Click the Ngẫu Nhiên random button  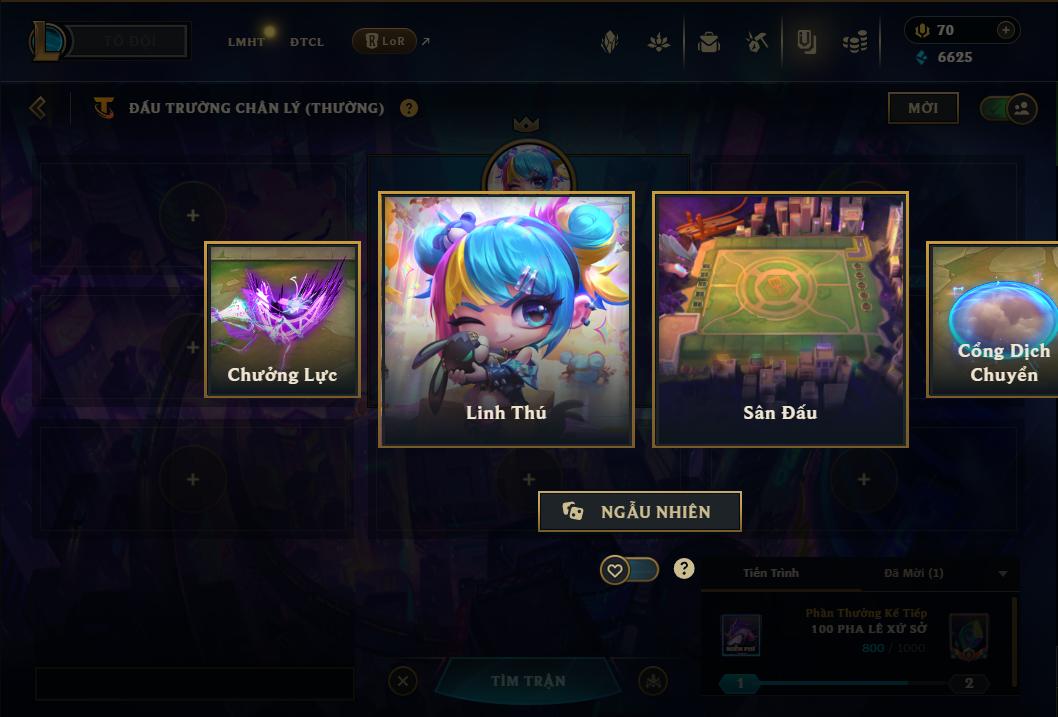pyautogui.click(x=640, y=511)
